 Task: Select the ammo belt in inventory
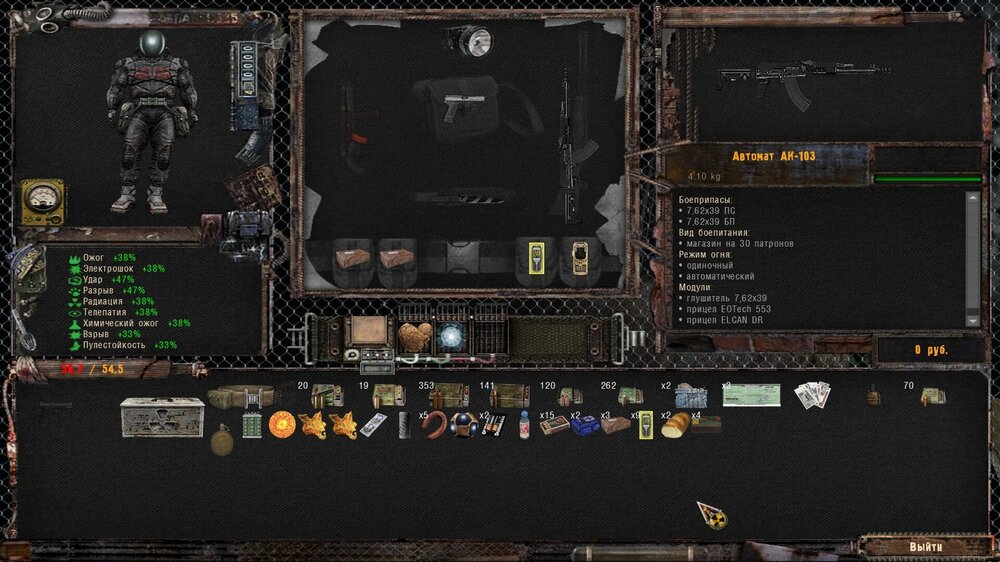click(x=240, y=396)
